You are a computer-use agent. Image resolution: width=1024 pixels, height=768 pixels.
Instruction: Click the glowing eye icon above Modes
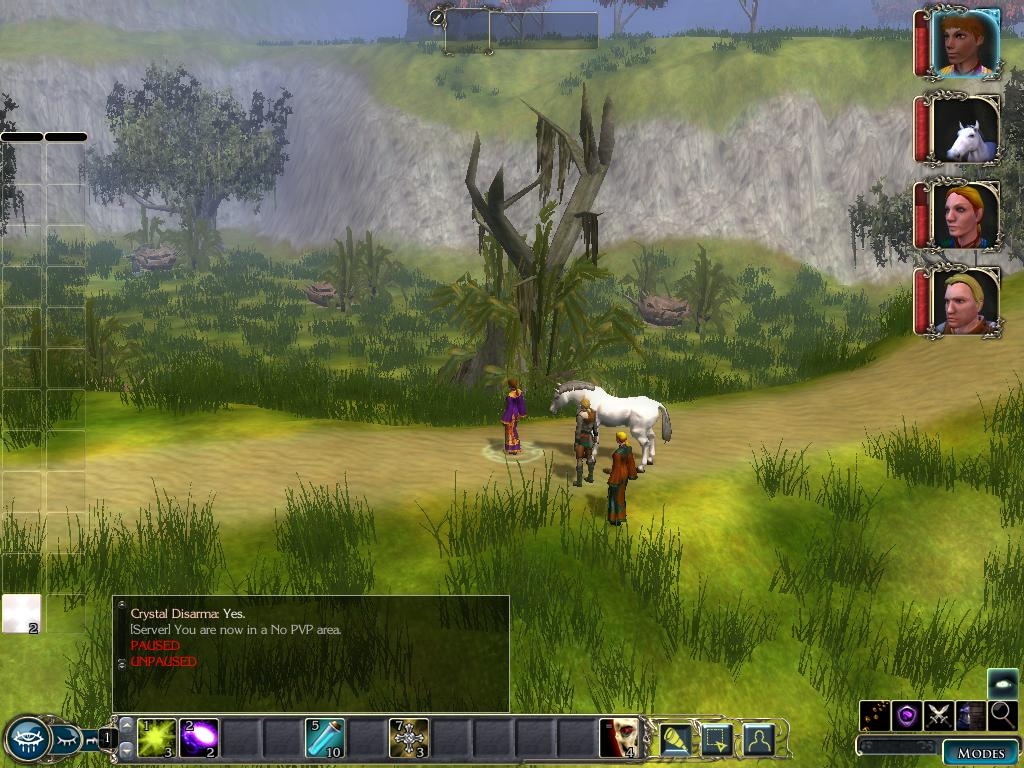1003,683
